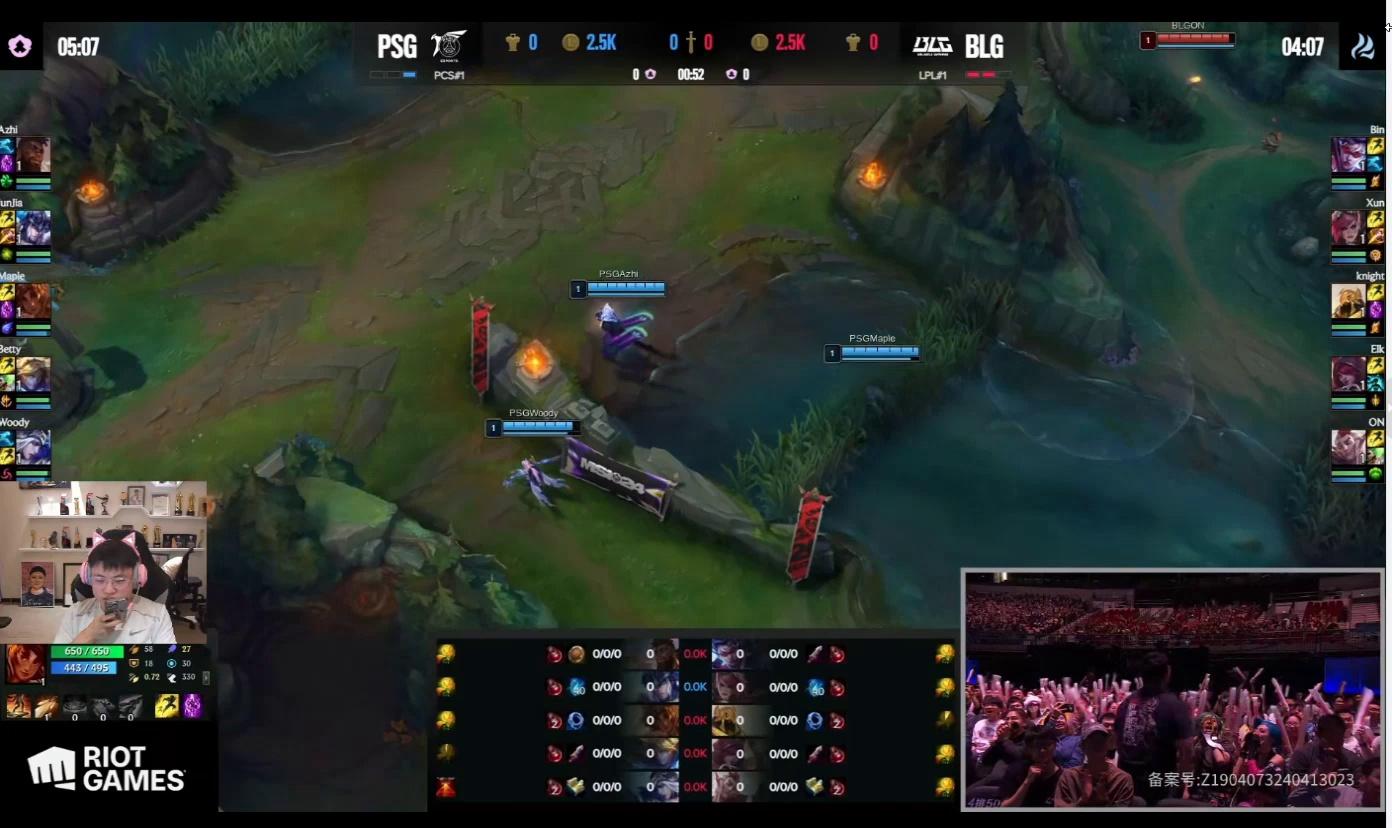Click the PSG team logo

[449, 45]
